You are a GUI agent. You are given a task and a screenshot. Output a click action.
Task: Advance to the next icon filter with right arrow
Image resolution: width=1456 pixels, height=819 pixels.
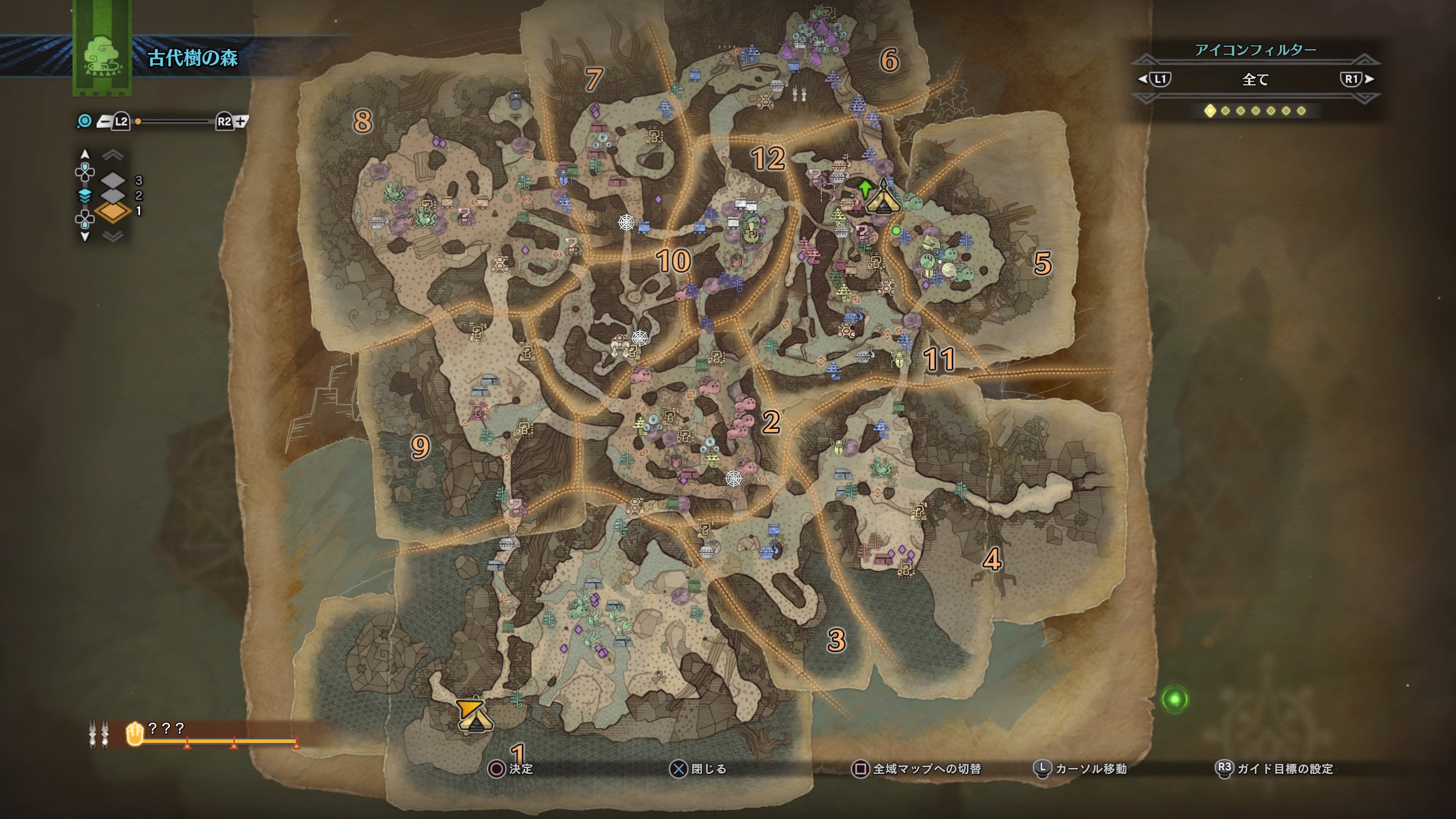pyautogui.click(x=1369, y=79)
